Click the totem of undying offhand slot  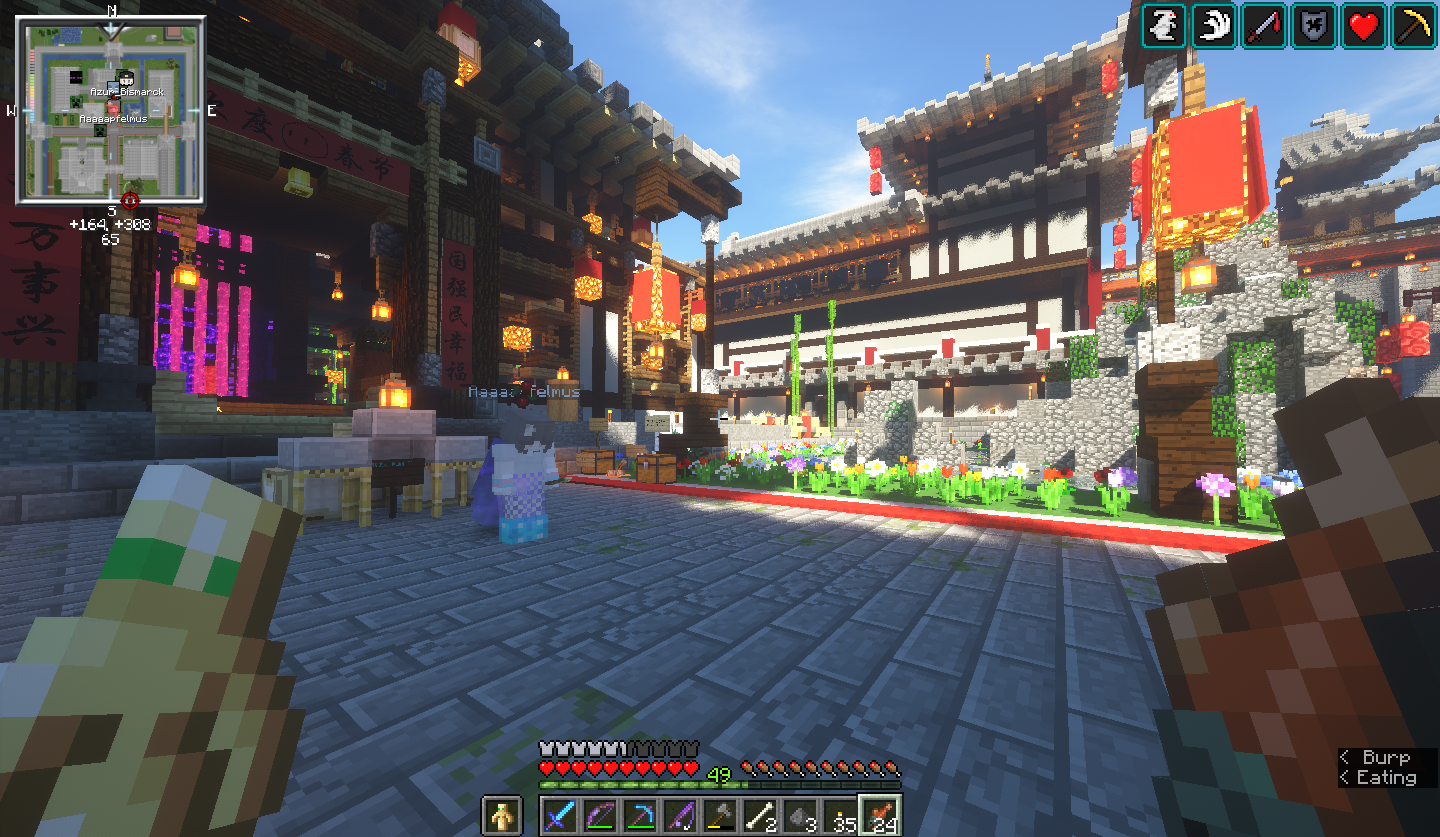(x=502, y=815)
